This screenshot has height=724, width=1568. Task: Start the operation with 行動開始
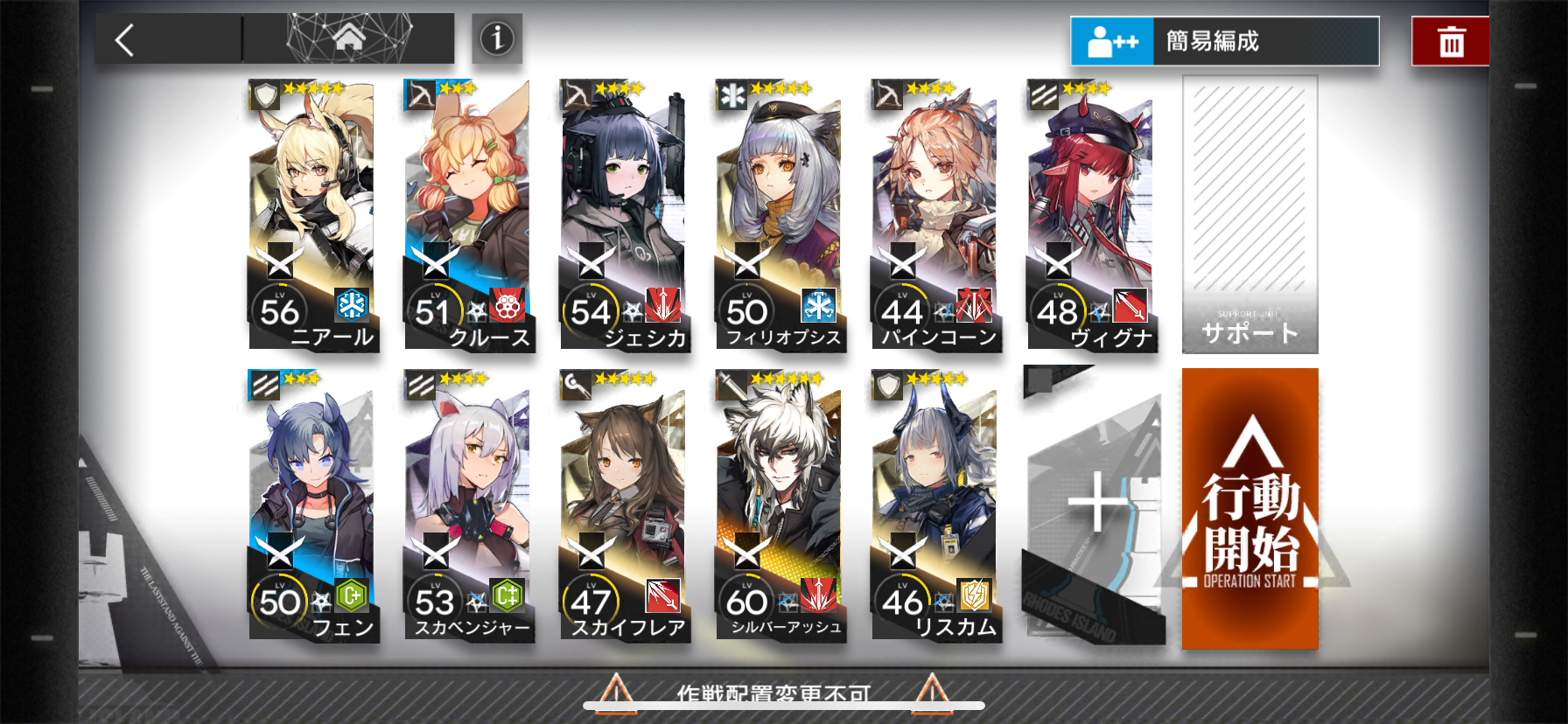pyautogui.click(x=1249, y=509)
